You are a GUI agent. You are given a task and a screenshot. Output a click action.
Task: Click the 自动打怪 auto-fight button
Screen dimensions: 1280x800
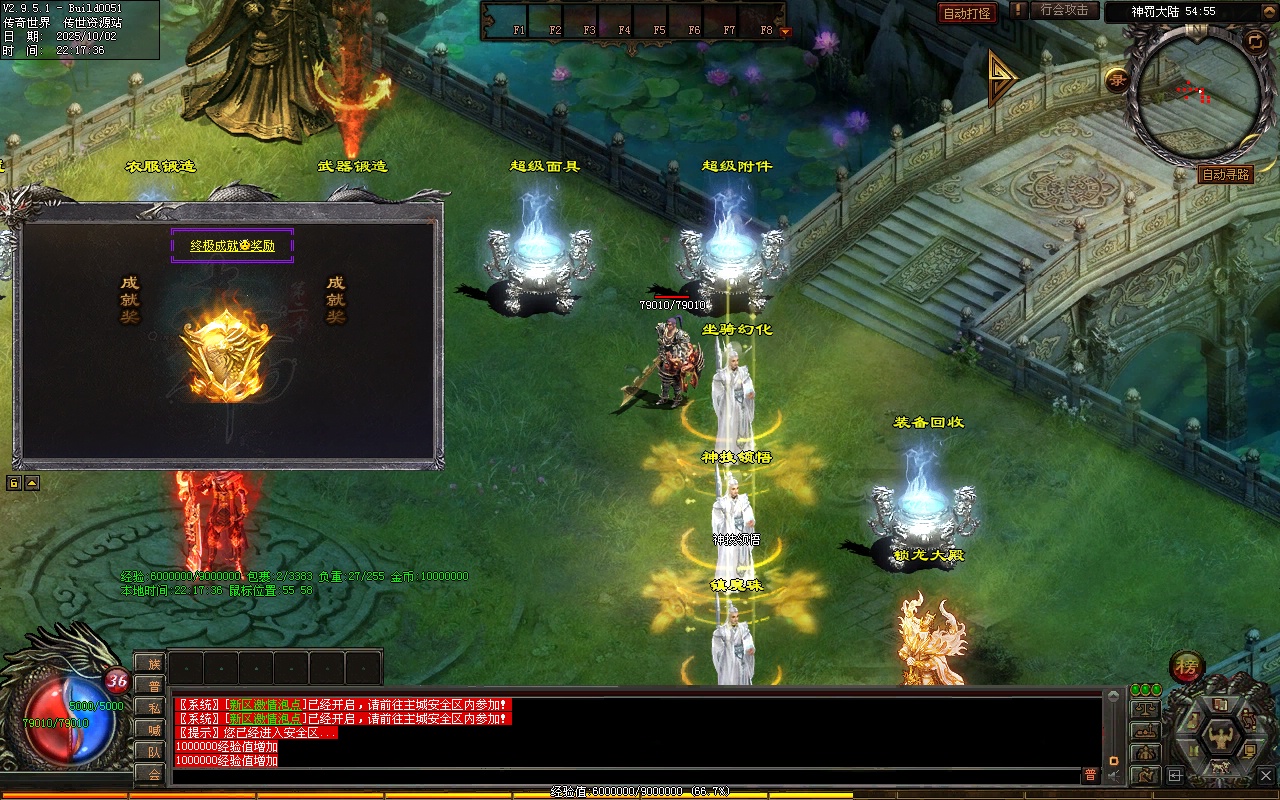coord(967,13)
